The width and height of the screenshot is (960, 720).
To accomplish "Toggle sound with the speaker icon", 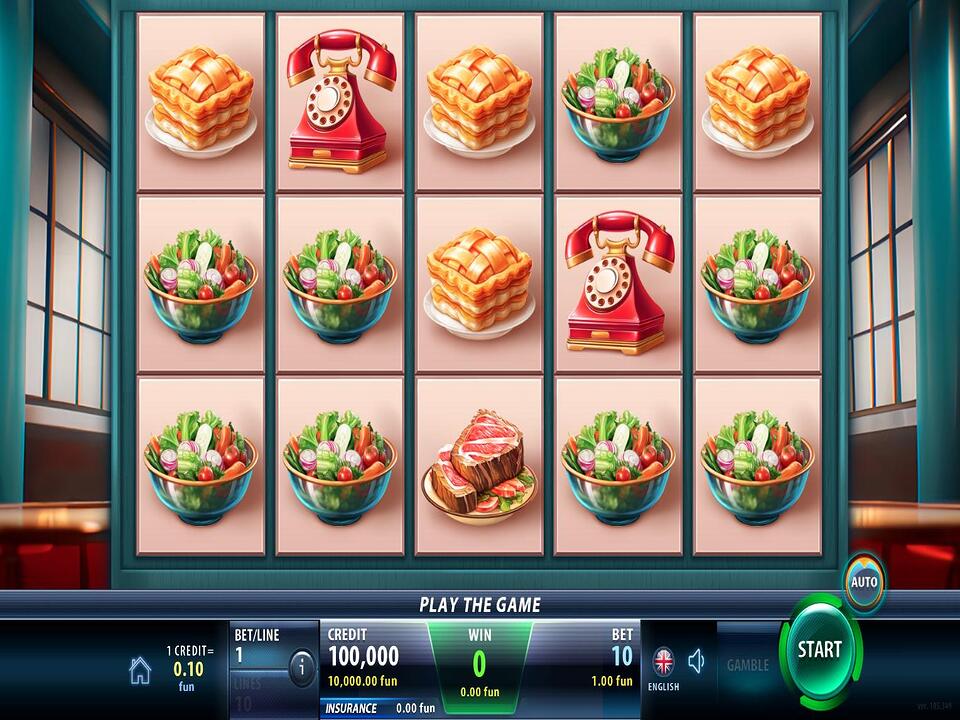I will pyautogui.click(x=697, y=661).
